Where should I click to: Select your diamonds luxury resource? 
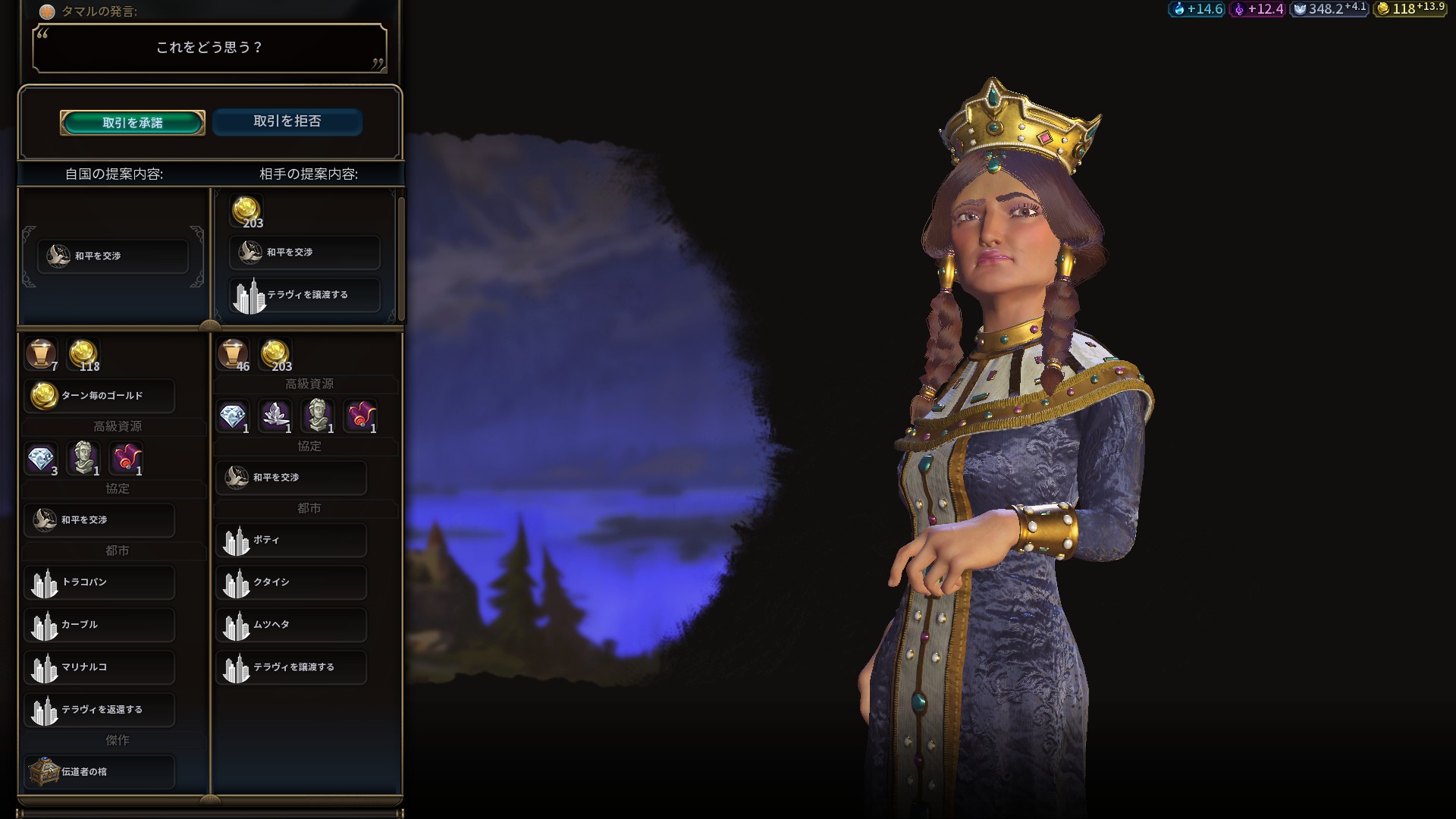[41, 459]
